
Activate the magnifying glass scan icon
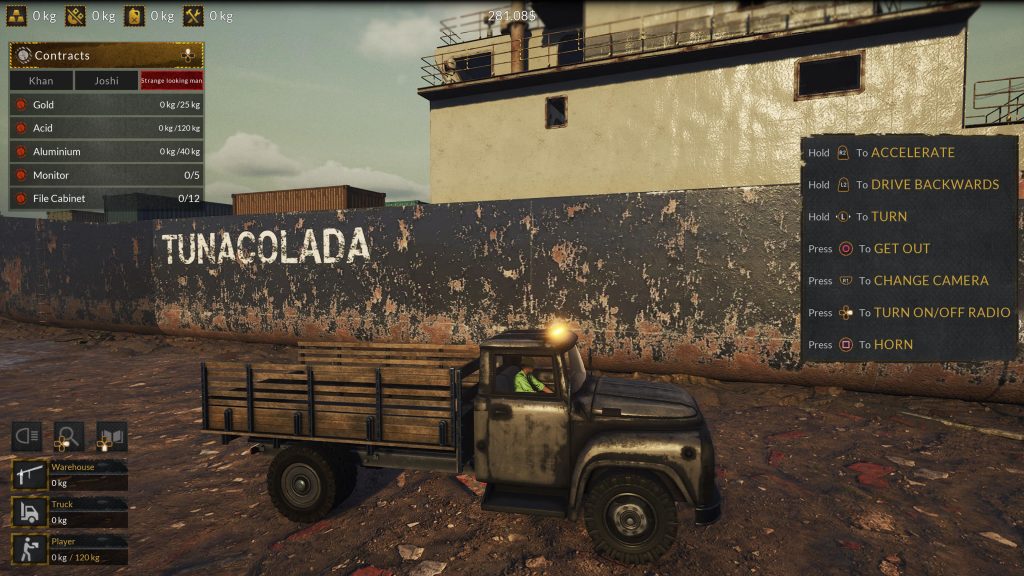click(69, 437)
